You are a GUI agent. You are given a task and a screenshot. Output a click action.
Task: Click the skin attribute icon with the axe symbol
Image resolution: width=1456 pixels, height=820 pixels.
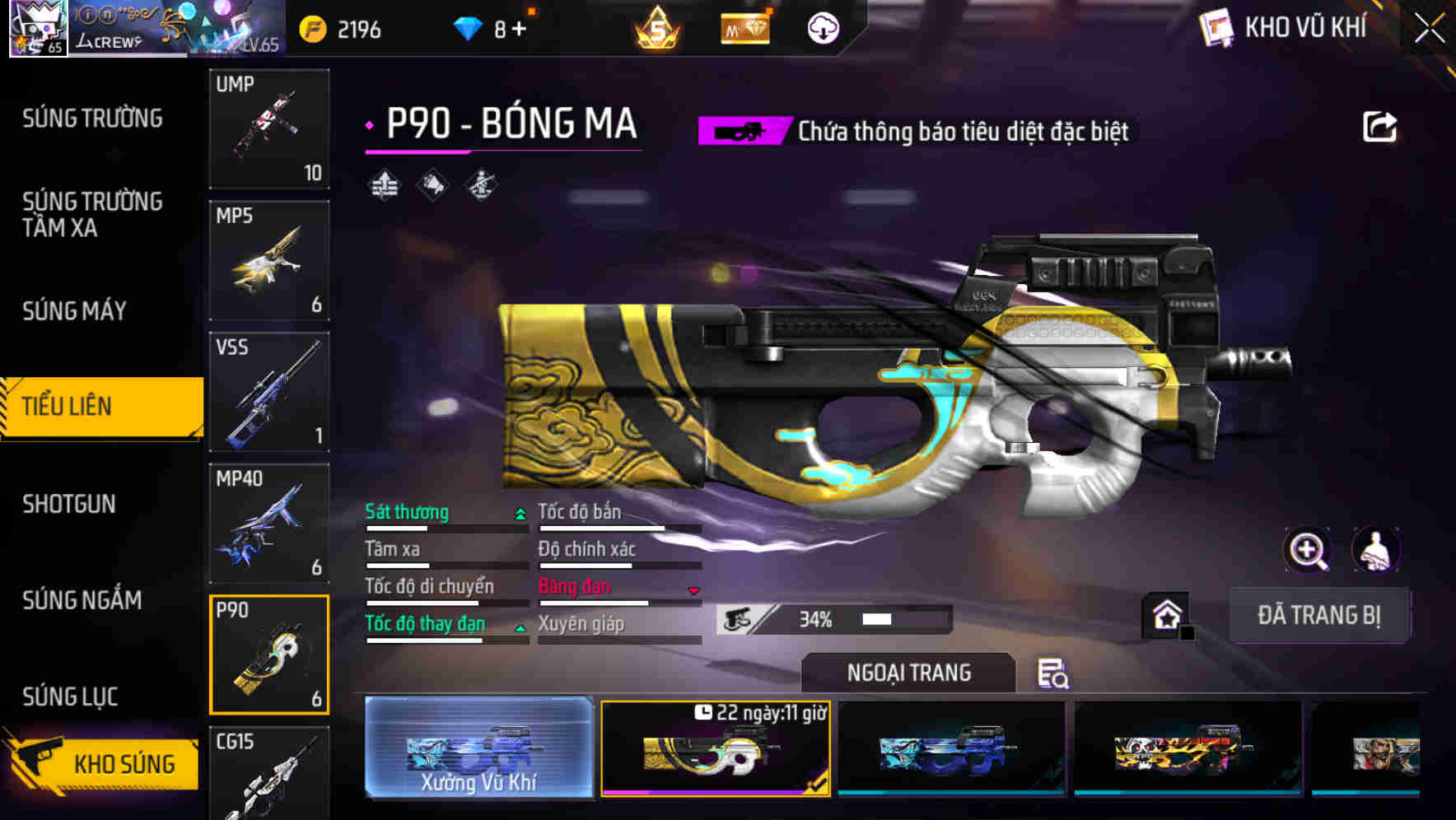coord(432,185)
